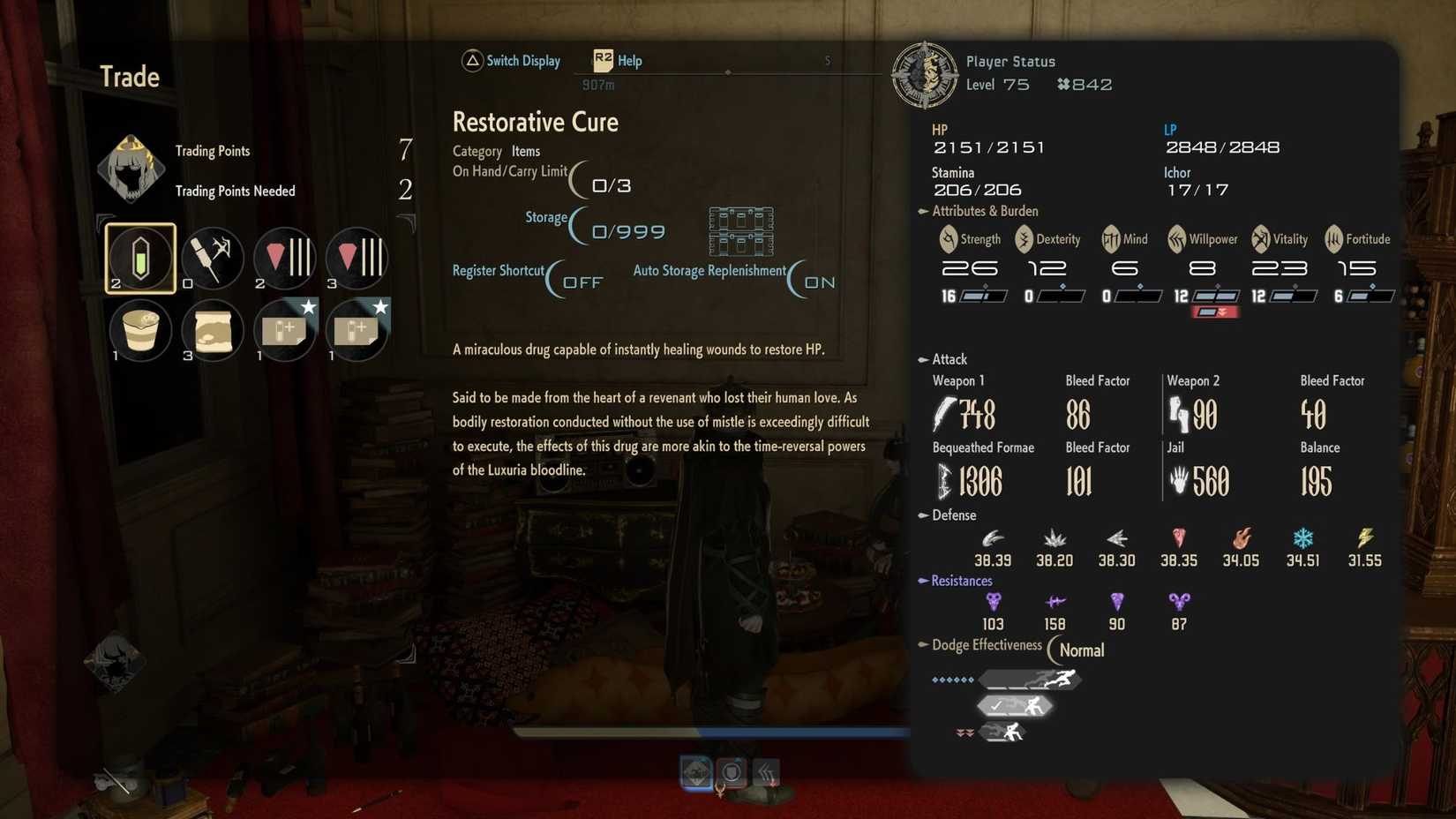Click the distance marker on the 907m progress bar
The height and width of the screenshot is (819, 1456).
pyautogui.click(x=727, y=74)
